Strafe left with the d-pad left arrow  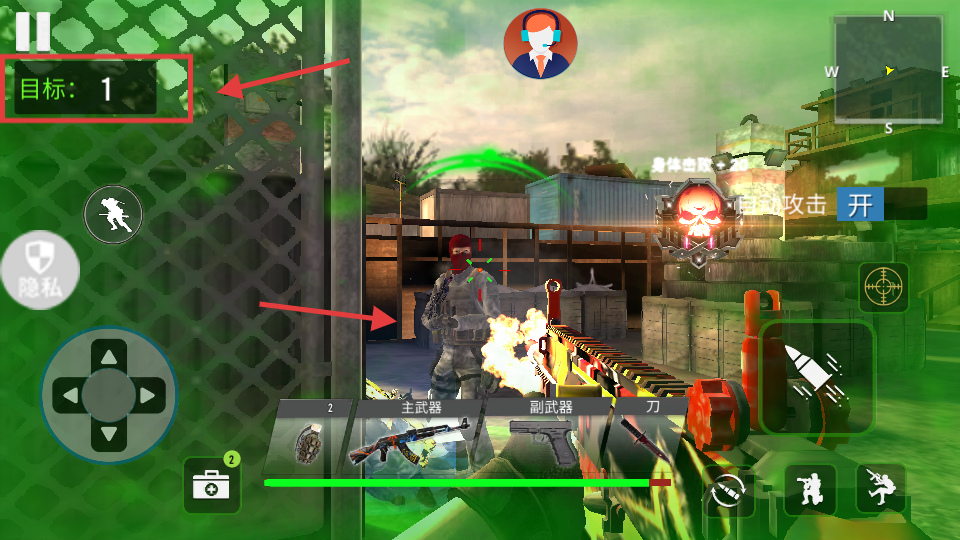(69, 396)
